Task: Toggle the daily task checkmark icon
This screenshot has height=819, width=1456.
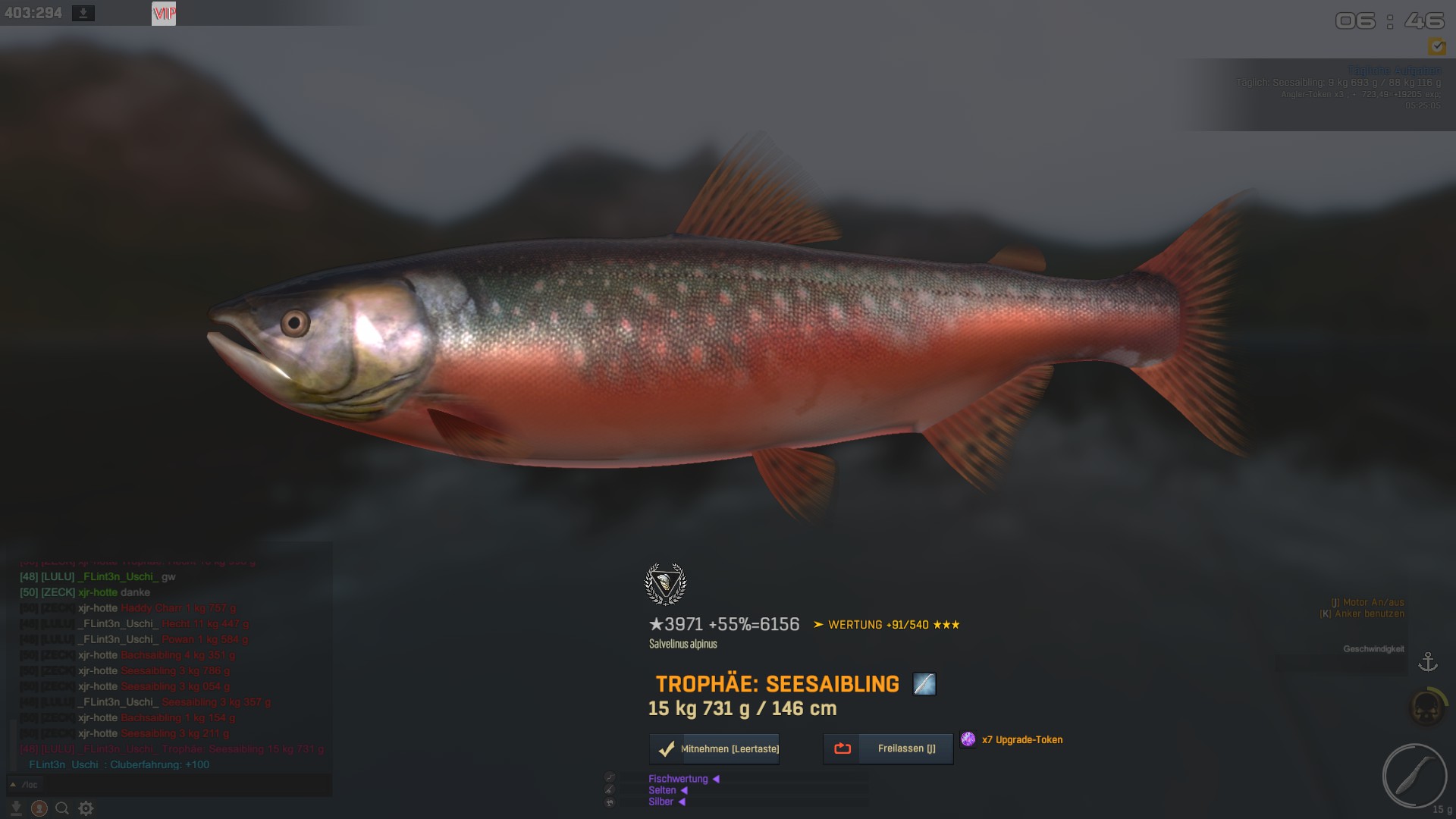Action: tap(1436, 47)
